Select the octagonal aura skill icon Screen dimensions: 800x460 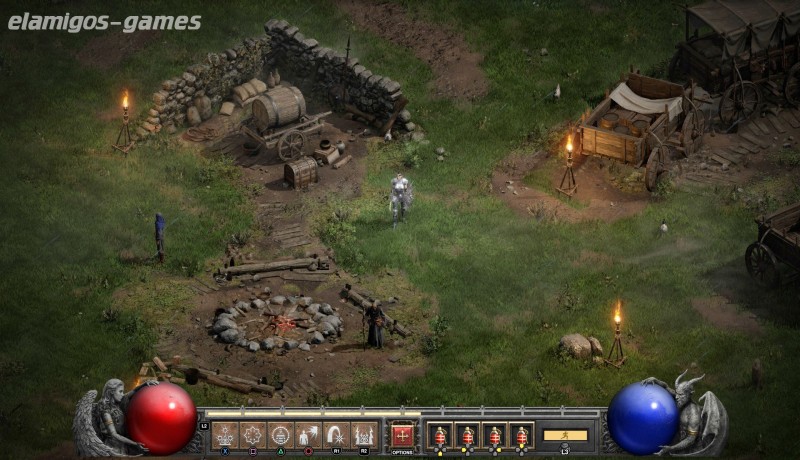pos(253,435)
